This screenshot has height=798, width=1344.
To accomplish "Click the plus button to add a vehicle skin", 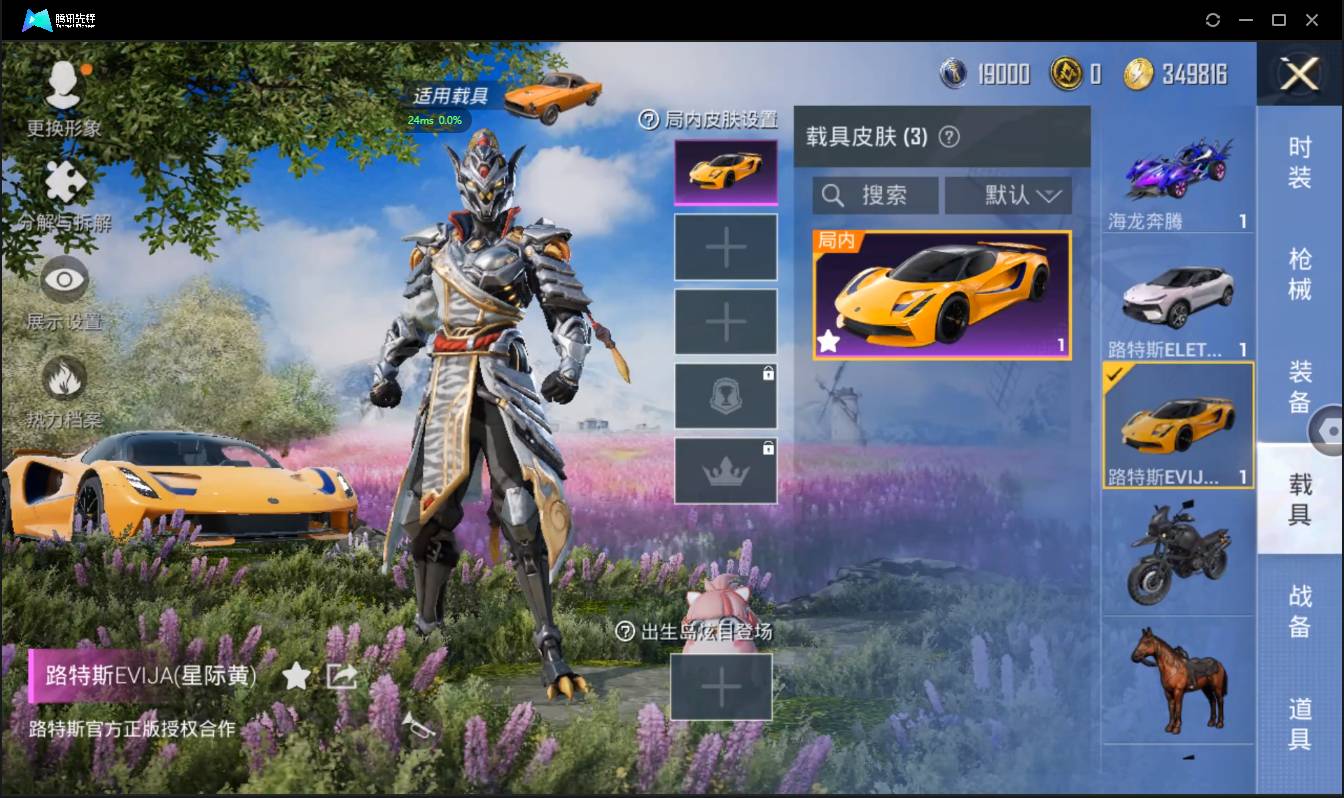I will (x=725, y=246).
